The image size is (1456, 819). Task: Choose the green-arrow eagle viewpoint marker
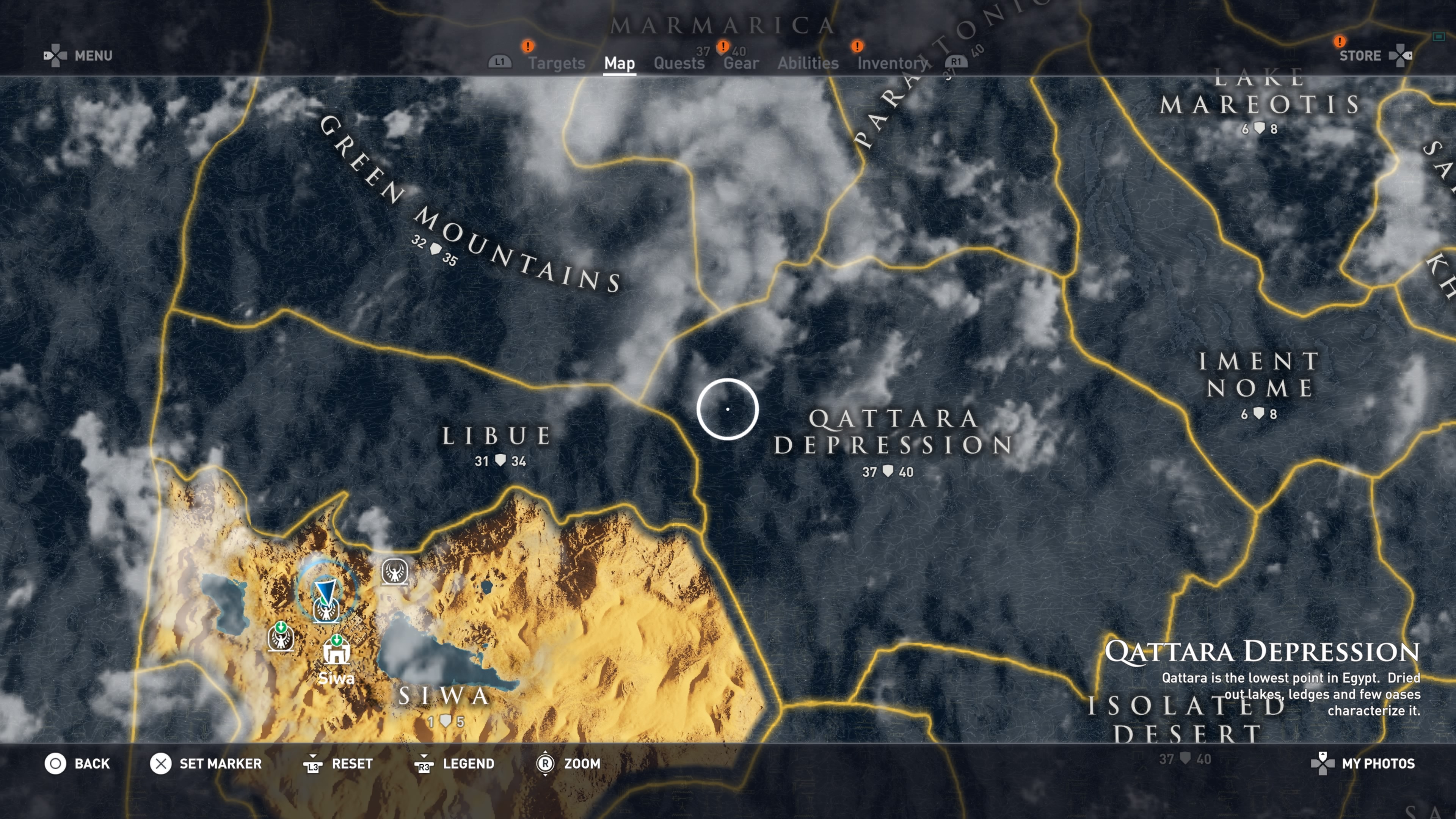coord(281,638)
